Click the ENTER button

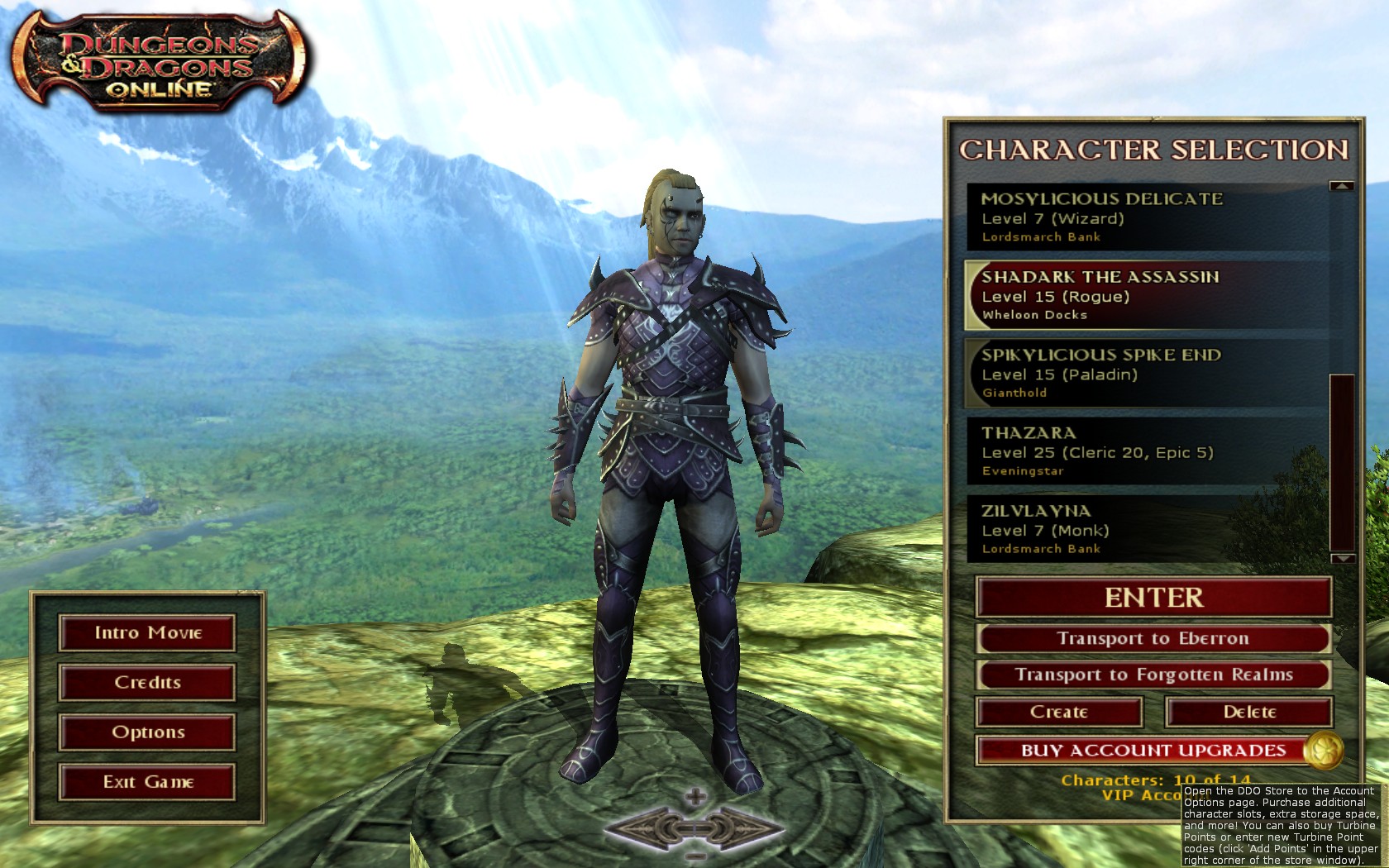coord(1153,597)
